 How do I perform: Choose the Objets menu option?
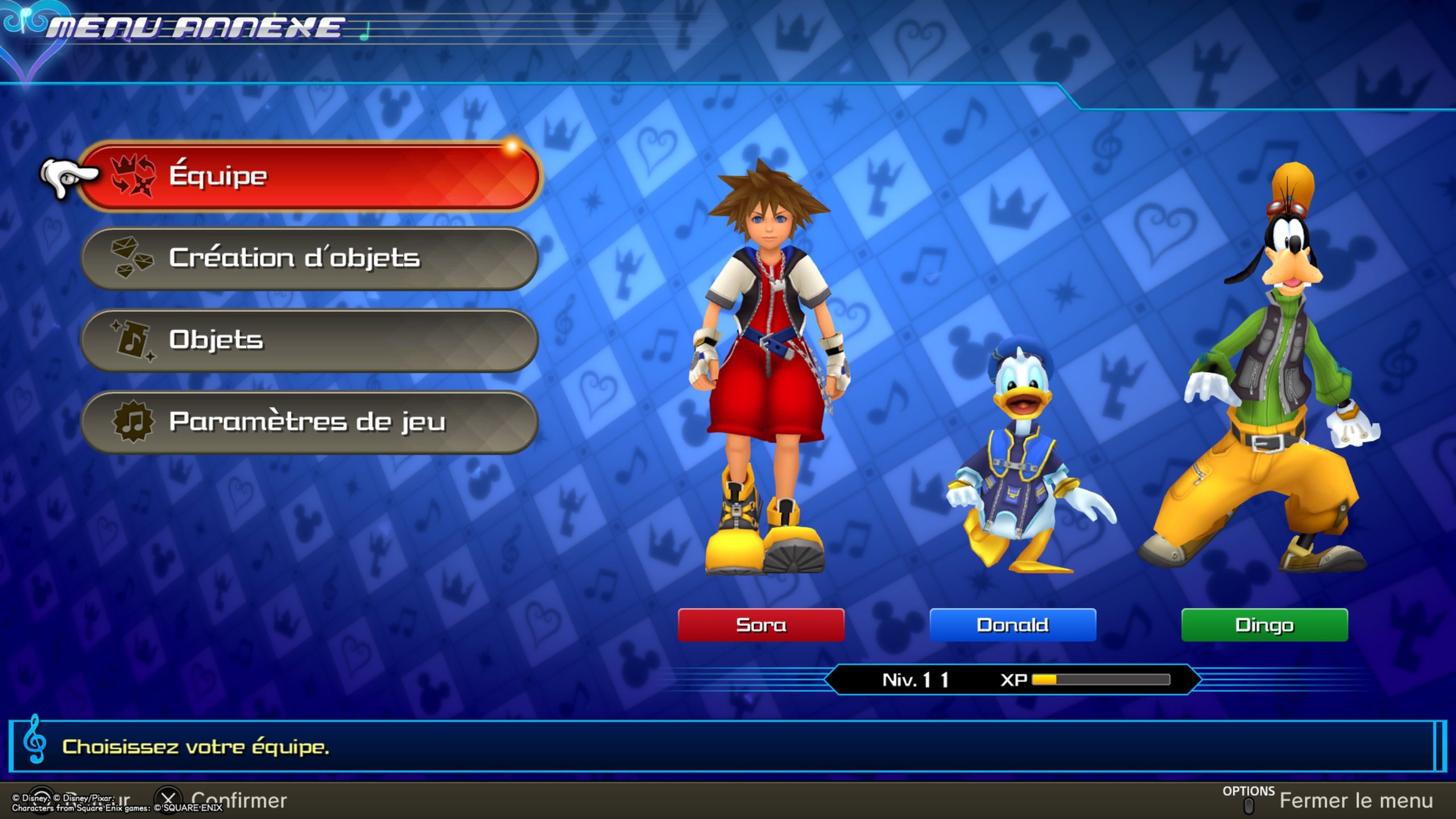point(310,340)
